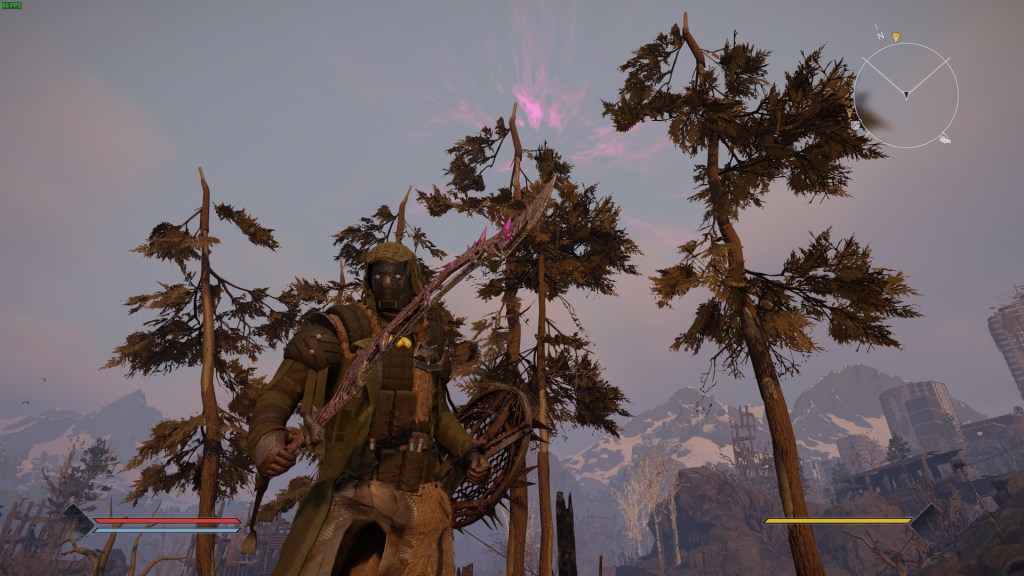
Task: Click the circular compass radar
Action: [x=905, y=96]
